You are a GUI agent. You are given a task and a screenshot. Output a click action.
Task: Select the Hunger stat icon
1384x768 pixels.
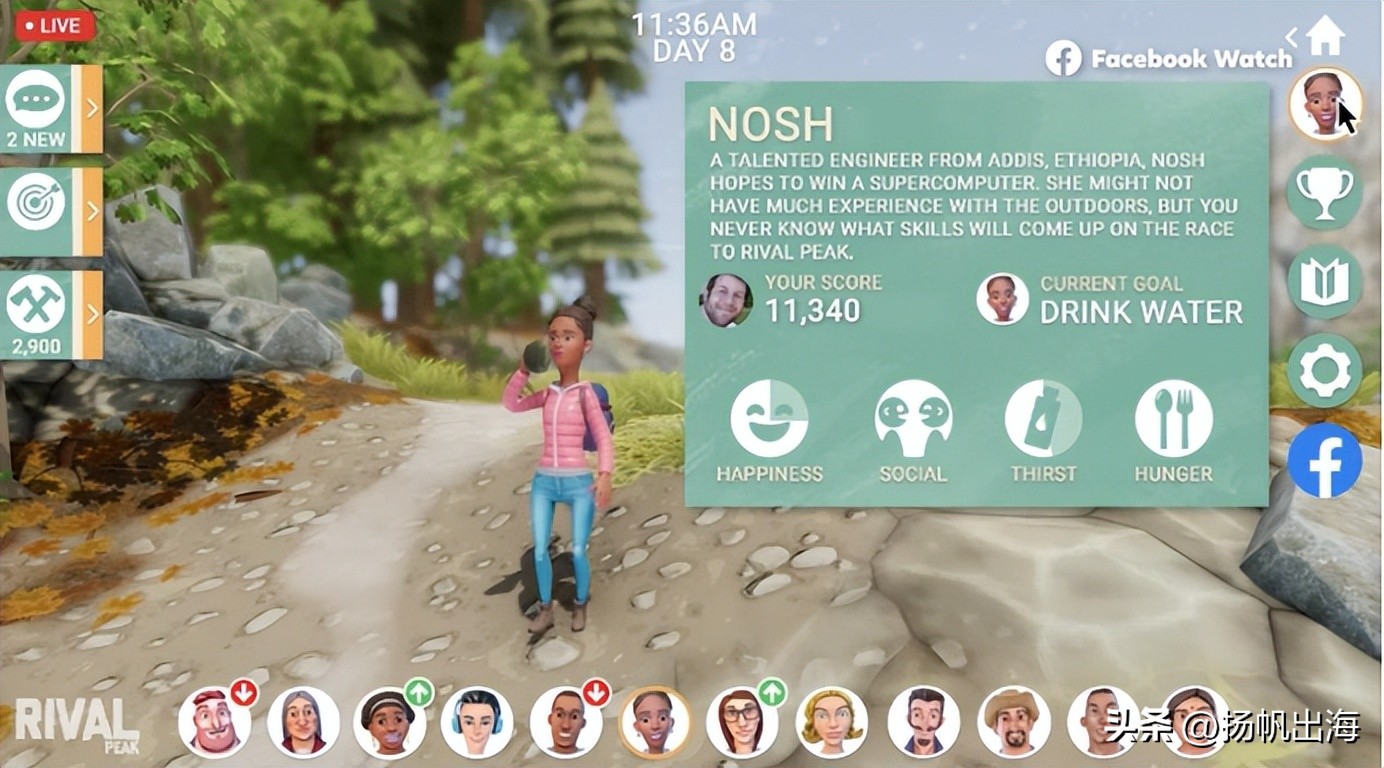(1173, 419)
